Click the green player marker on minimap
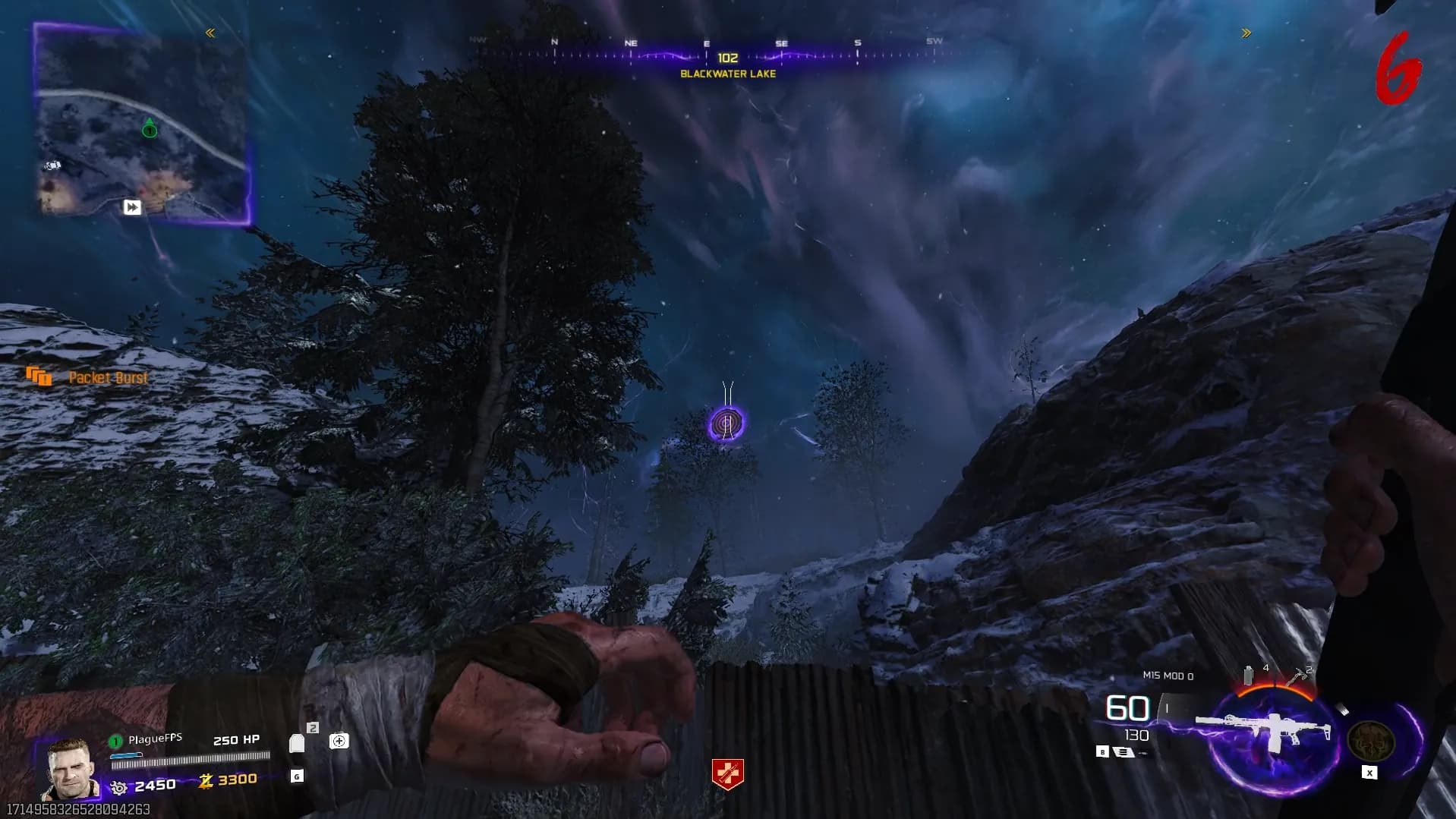The width and height of the screenshot is (1456, 819). click(150, 130)
